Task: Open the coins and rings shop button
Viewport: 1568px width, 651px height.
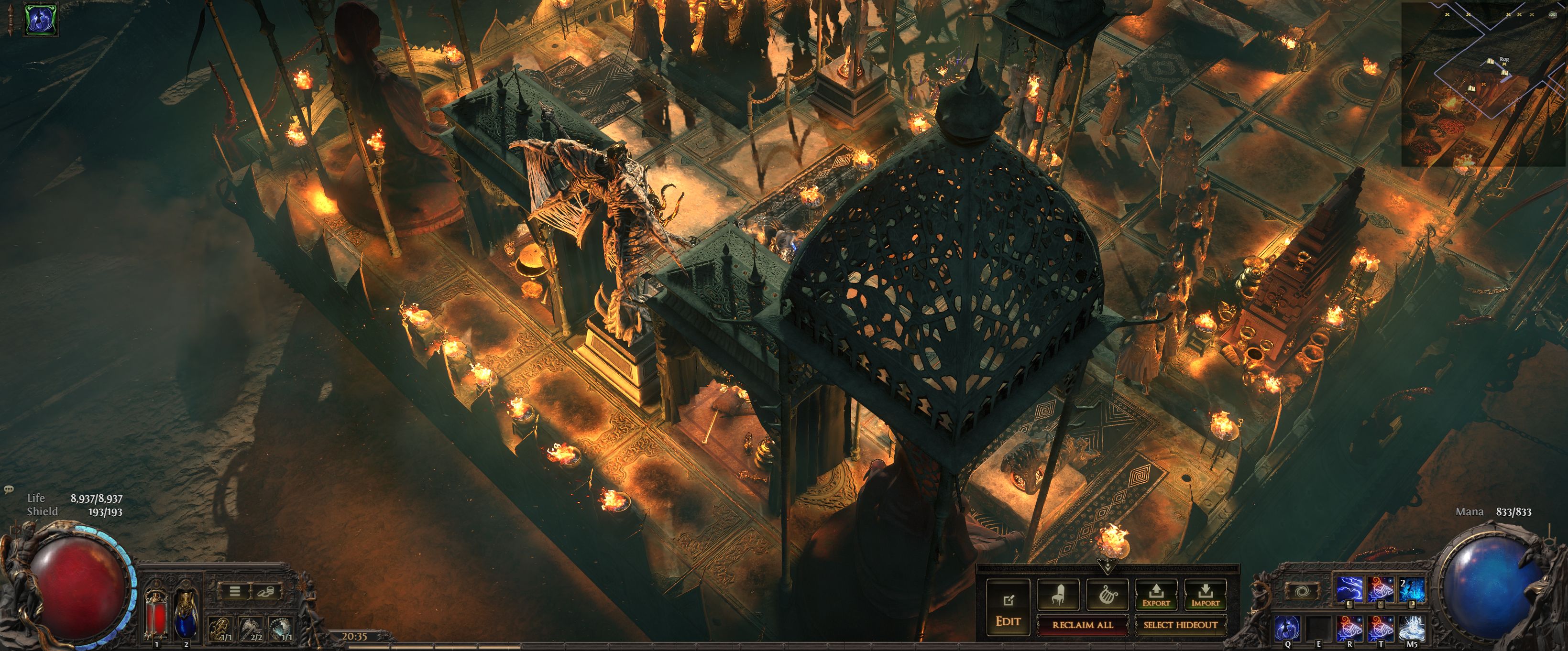Action: pyautogui.click(x=267, y=591)
